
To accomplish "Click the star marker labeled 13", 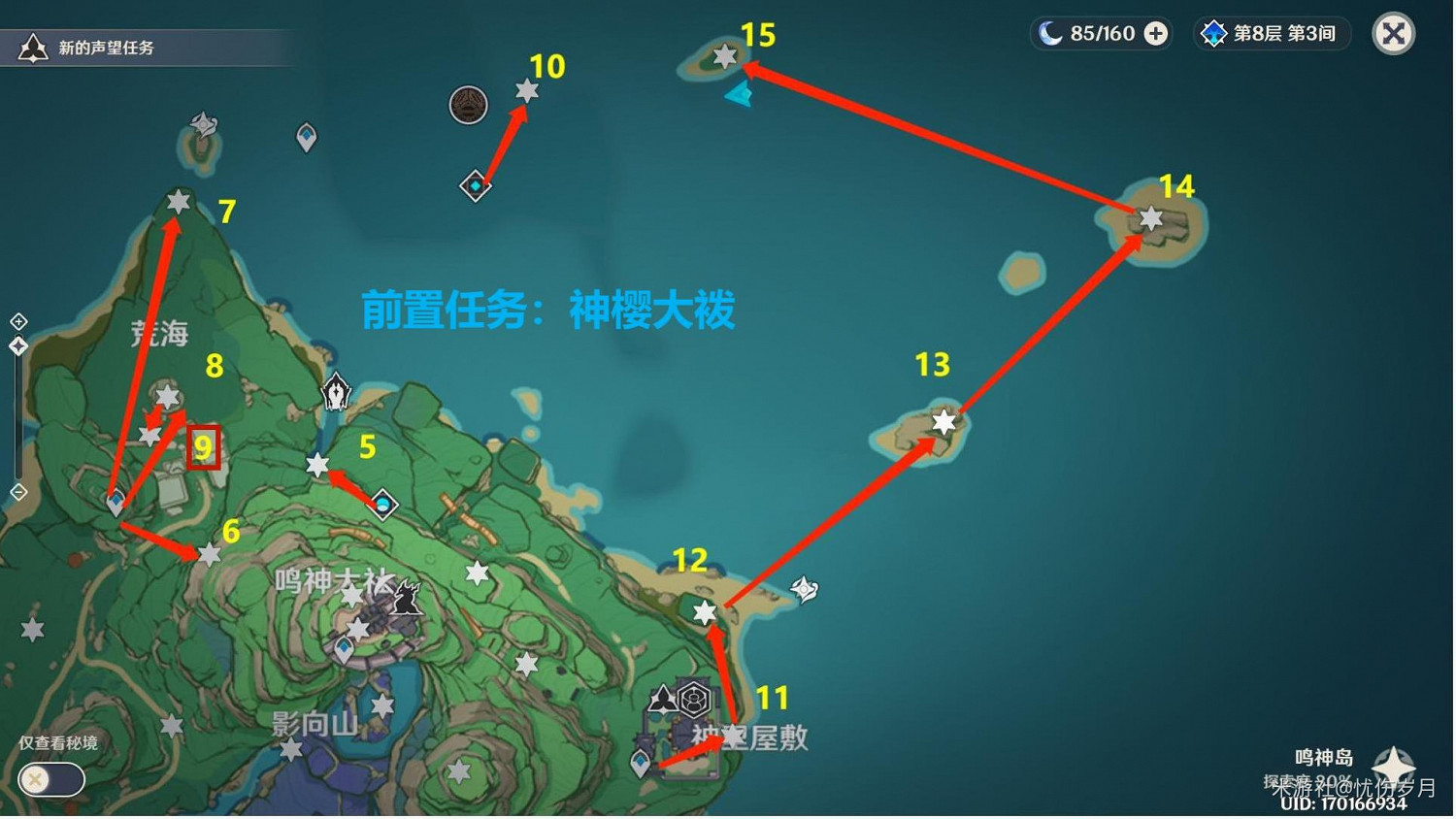I will tap(942, 421).
